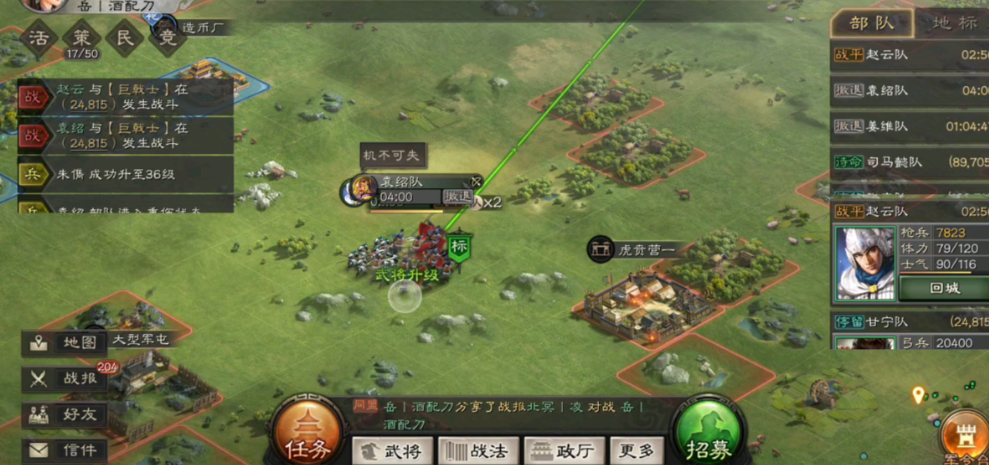Open the 信件 mail inbox
Viewport: 989px width, 465px height.
coord(66,450)
